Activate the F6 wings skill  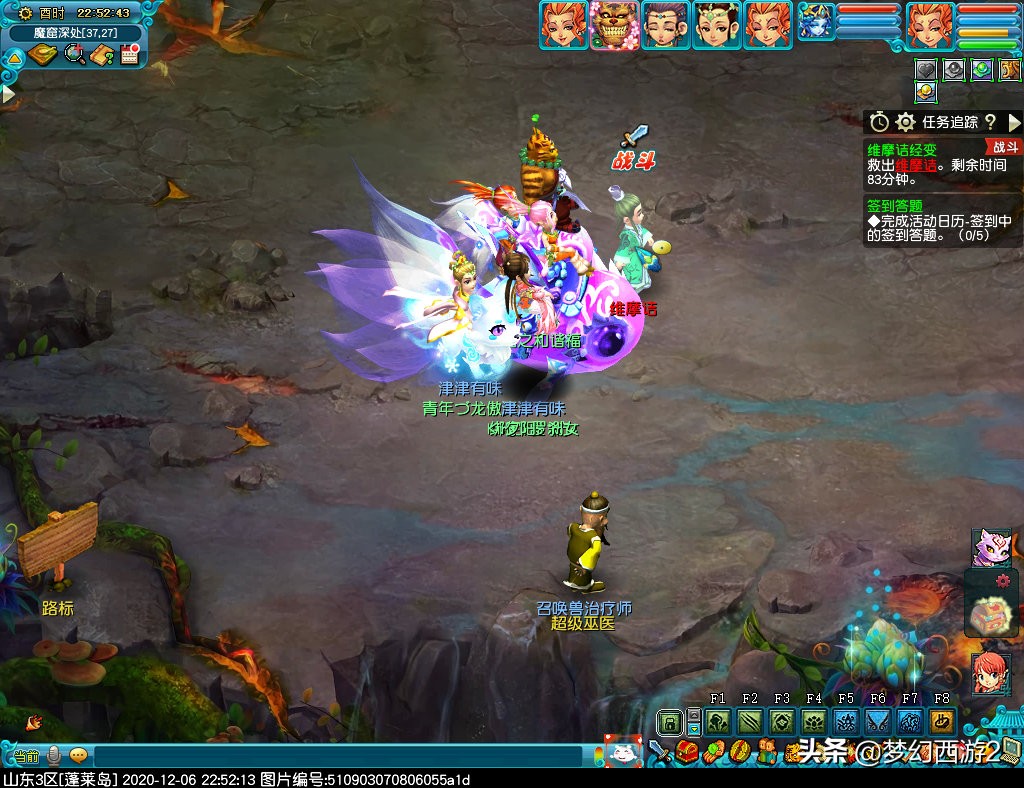click(x=878, y=722)
